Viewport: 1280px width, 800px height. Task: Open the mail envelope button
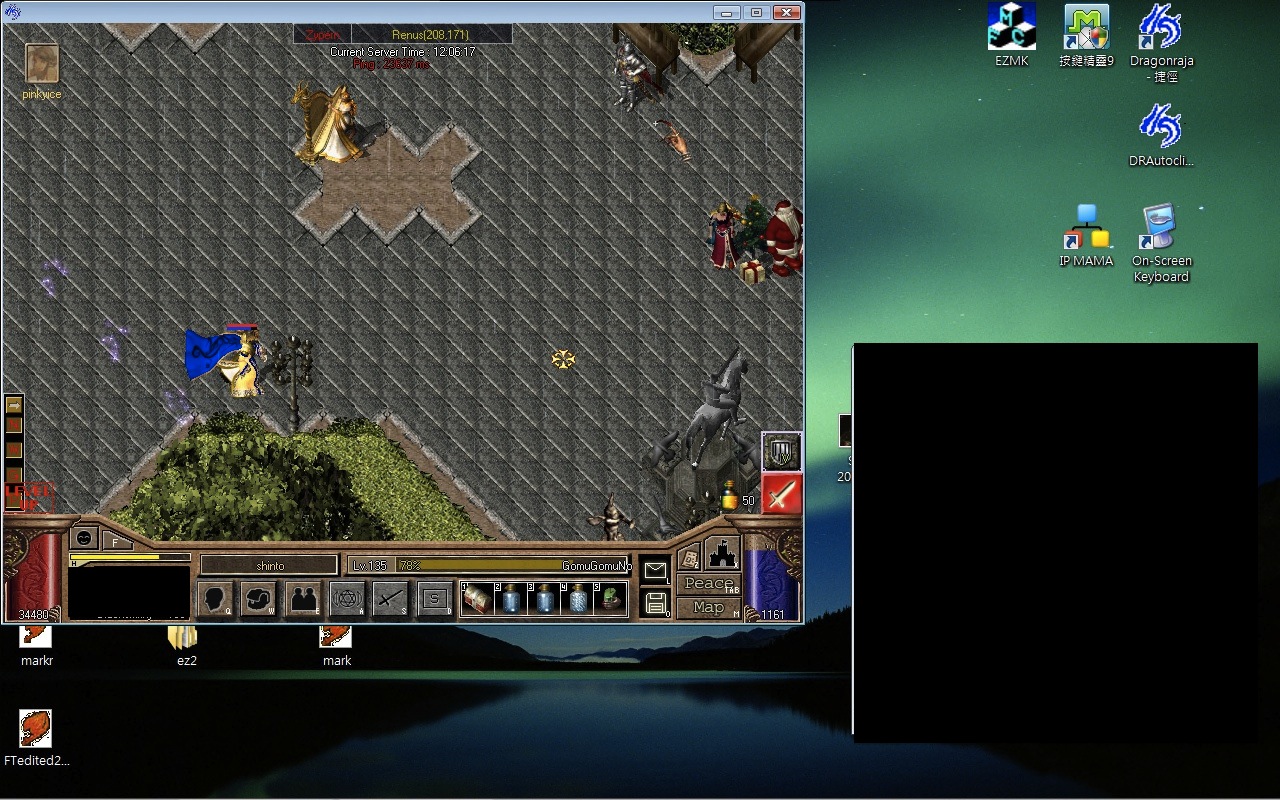coord(655,571)
